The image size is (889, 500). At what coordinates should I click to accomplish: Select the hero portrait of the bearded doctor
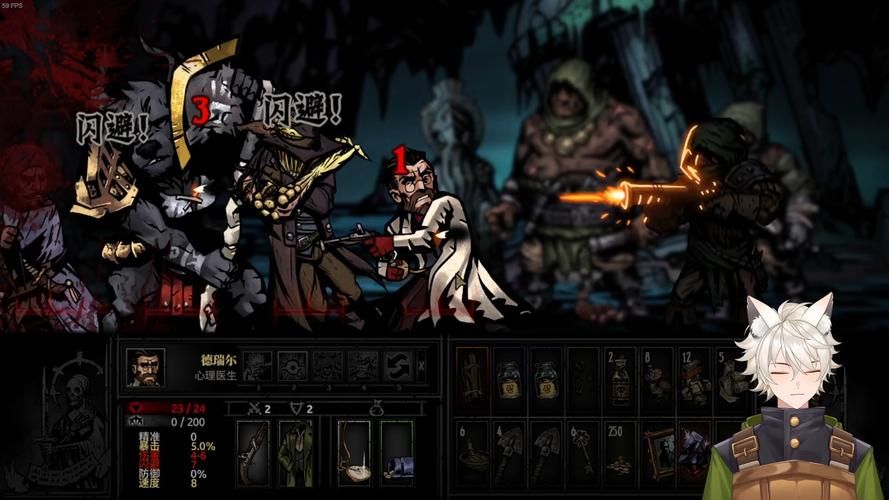[146, 367]
